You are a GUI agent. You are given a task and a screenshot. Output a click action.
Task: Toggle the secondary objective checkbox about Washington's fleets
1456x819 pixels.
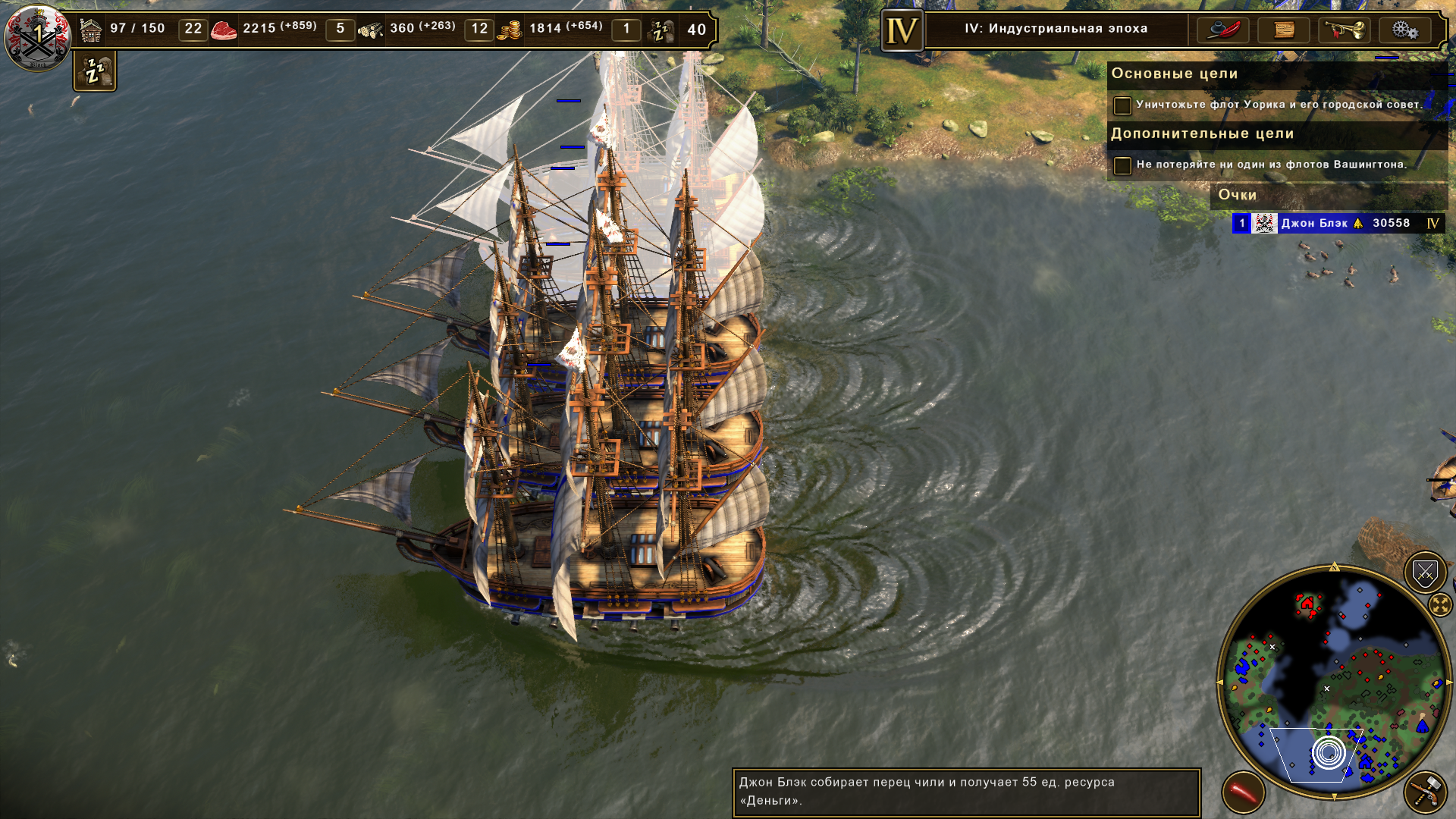pos(1122,165)
